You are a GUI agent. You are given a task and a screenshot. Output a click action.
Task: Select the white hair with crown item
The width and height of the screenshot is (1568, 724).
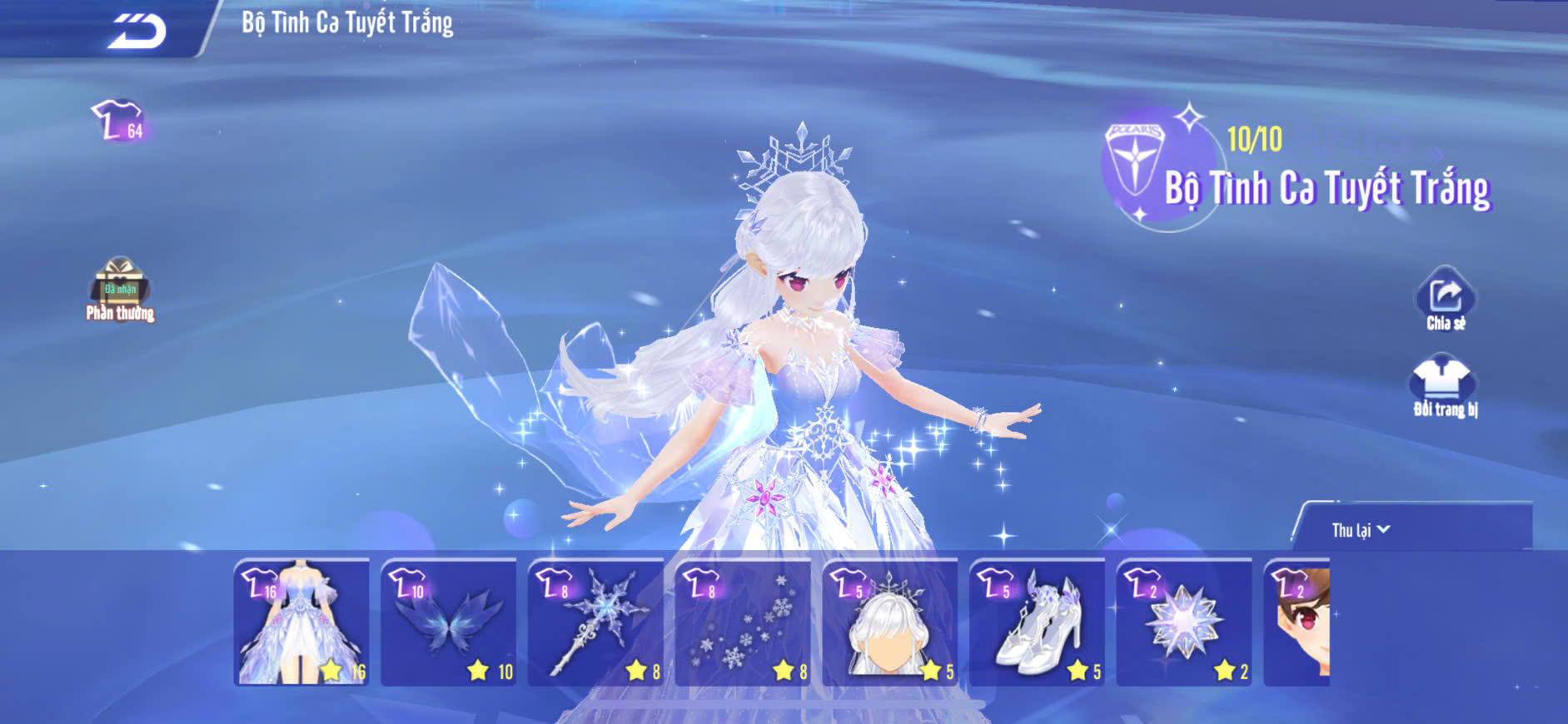tap(889, 622)
